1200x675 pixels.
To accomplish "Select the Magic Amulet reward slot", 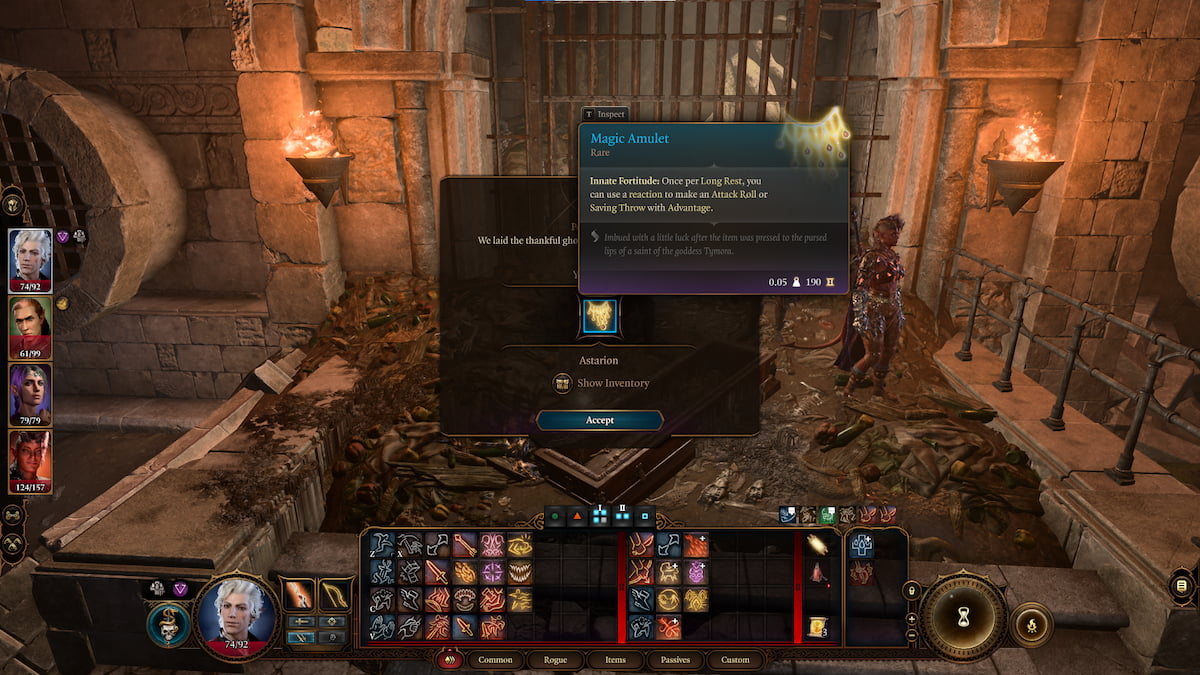I will (x=600, y=315).
